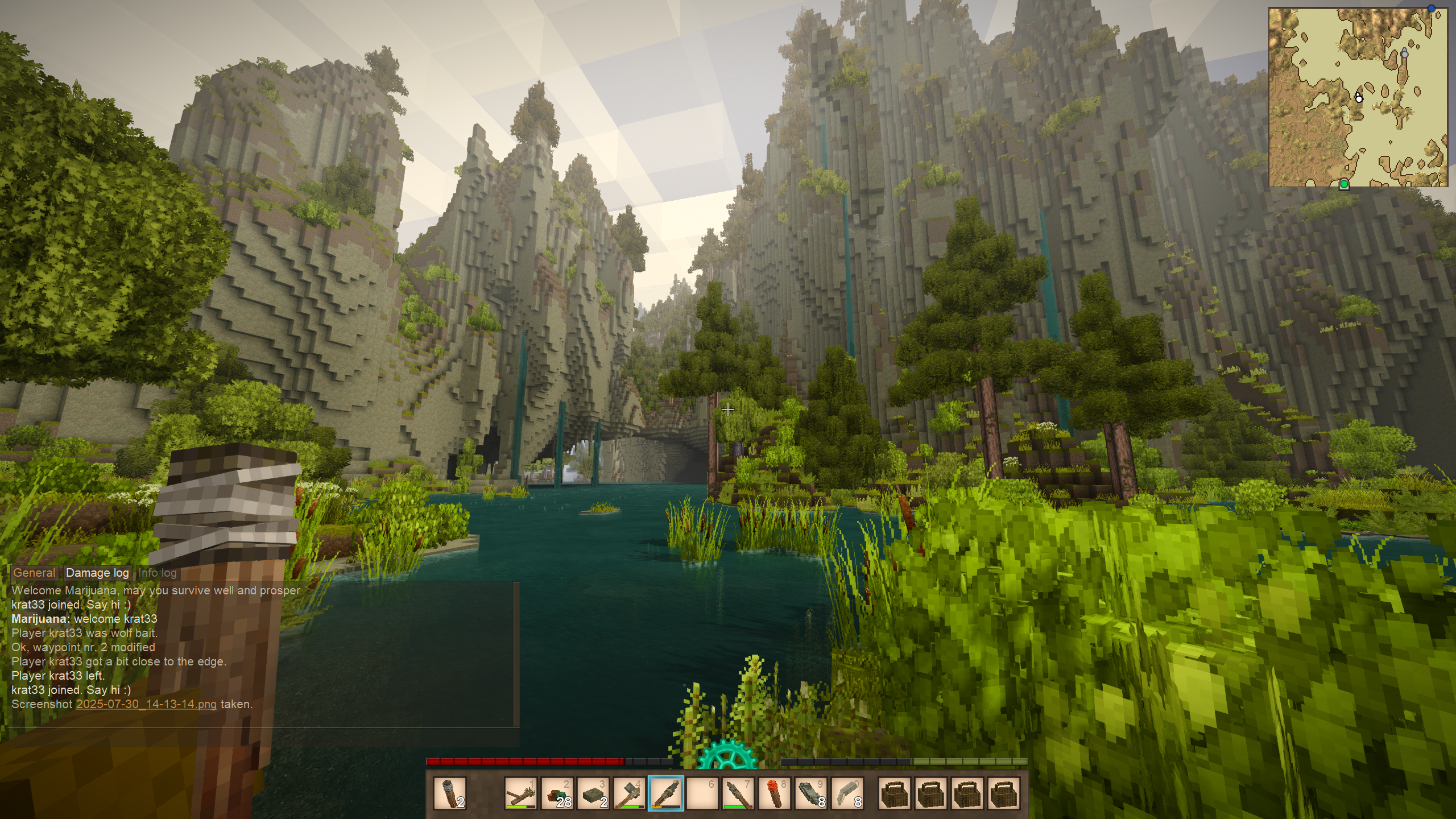1456x819 pixels.
Task: Select the bone stack in slot 0
Action: pyautogui.click(x=847, y=793)
